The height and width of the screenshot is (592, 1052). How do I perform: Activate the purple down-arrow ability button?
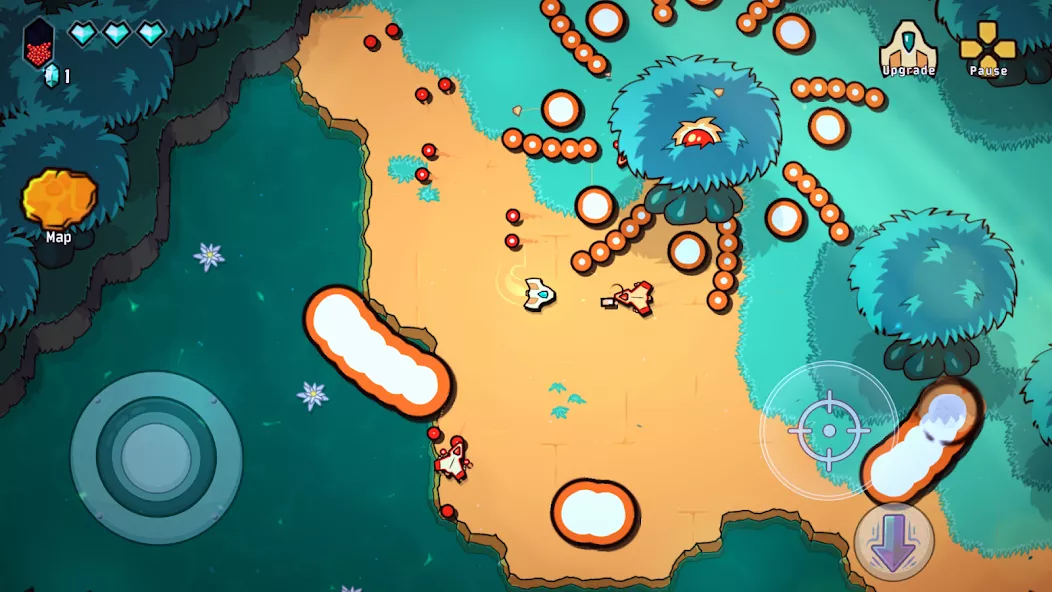pyautogui.click(x=893, y=542)
